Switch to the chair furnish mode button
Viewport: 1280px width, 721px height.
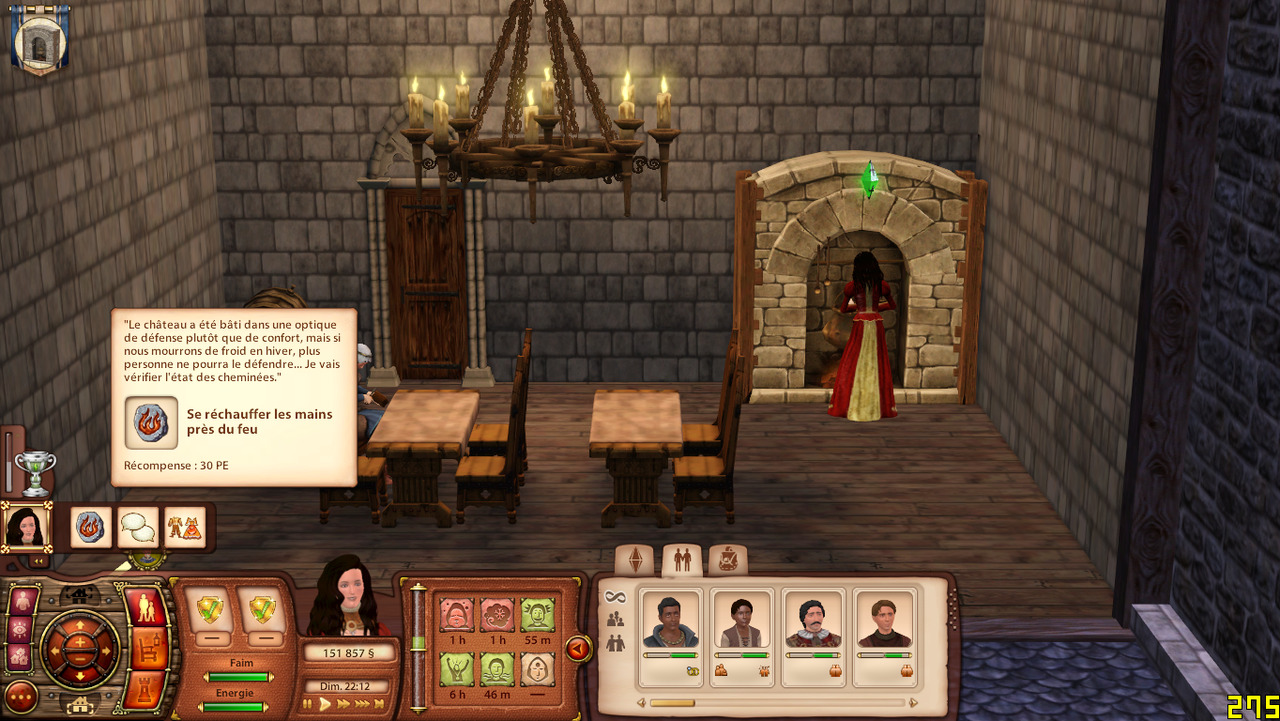pos(148,649)
